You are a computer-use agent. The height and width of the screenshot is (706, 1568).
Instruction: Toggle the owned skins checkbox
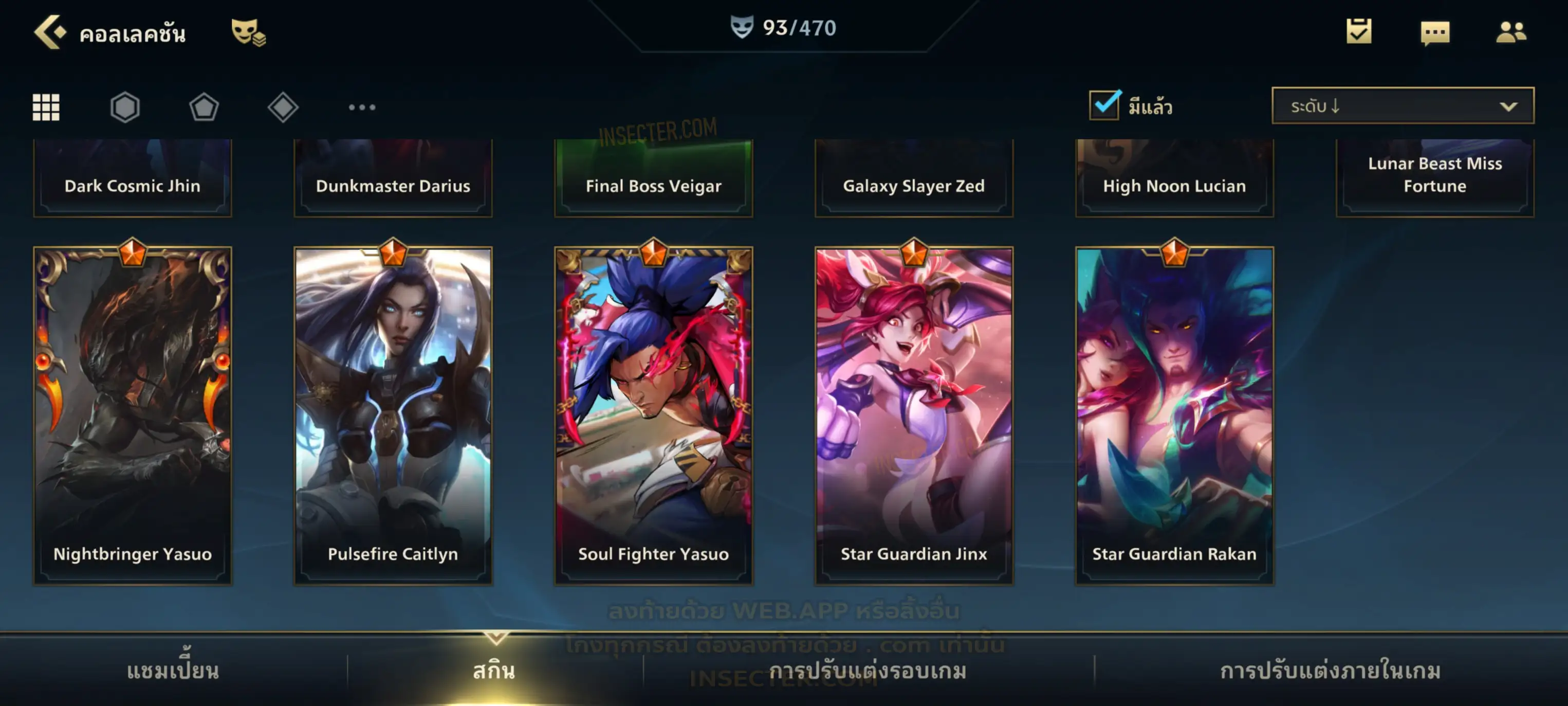tap(1104, 105)
